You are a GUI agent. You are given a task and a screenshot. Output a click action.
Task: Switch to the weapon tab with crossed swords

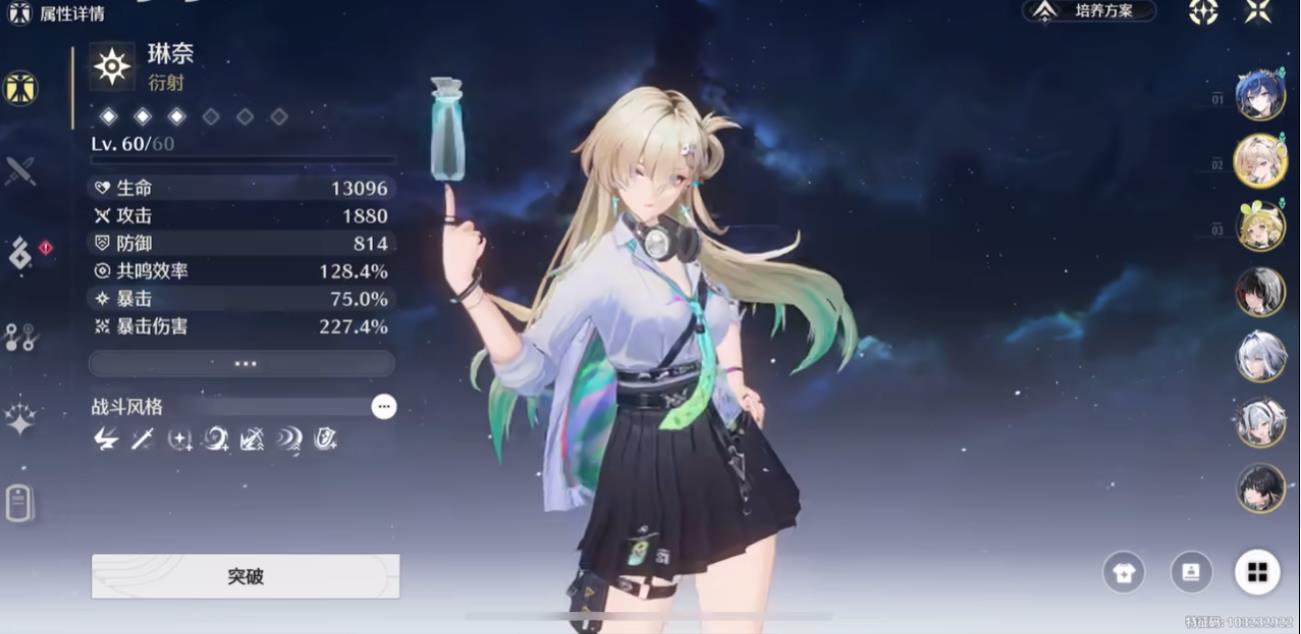(x=20, y=171)
